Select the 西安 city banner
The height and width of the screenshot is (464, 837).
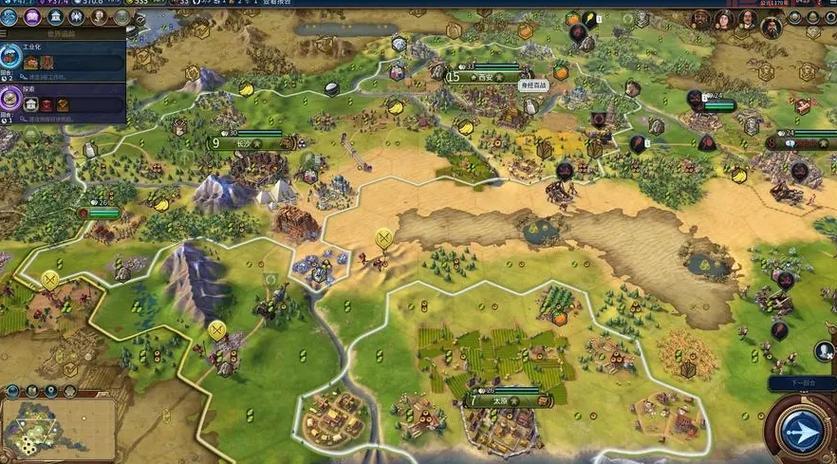[x=485, y=76]
